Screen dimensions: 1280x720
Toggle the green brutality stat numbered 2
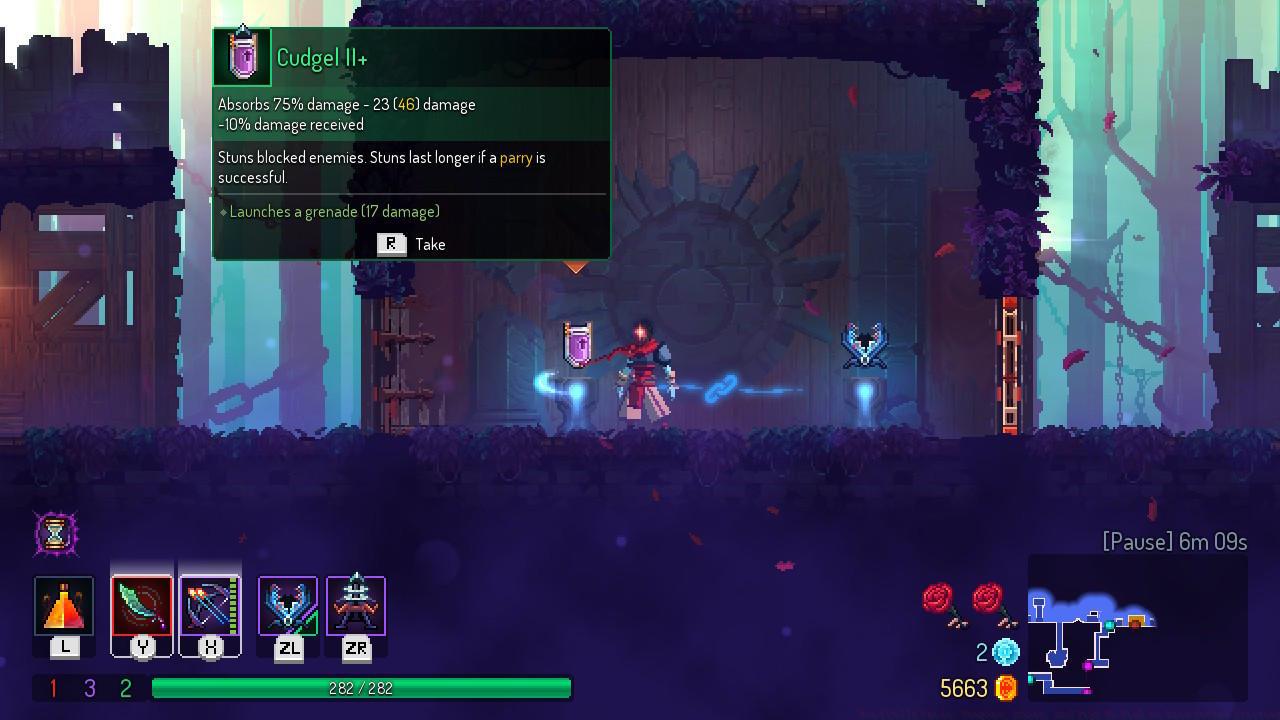(122, 688)
